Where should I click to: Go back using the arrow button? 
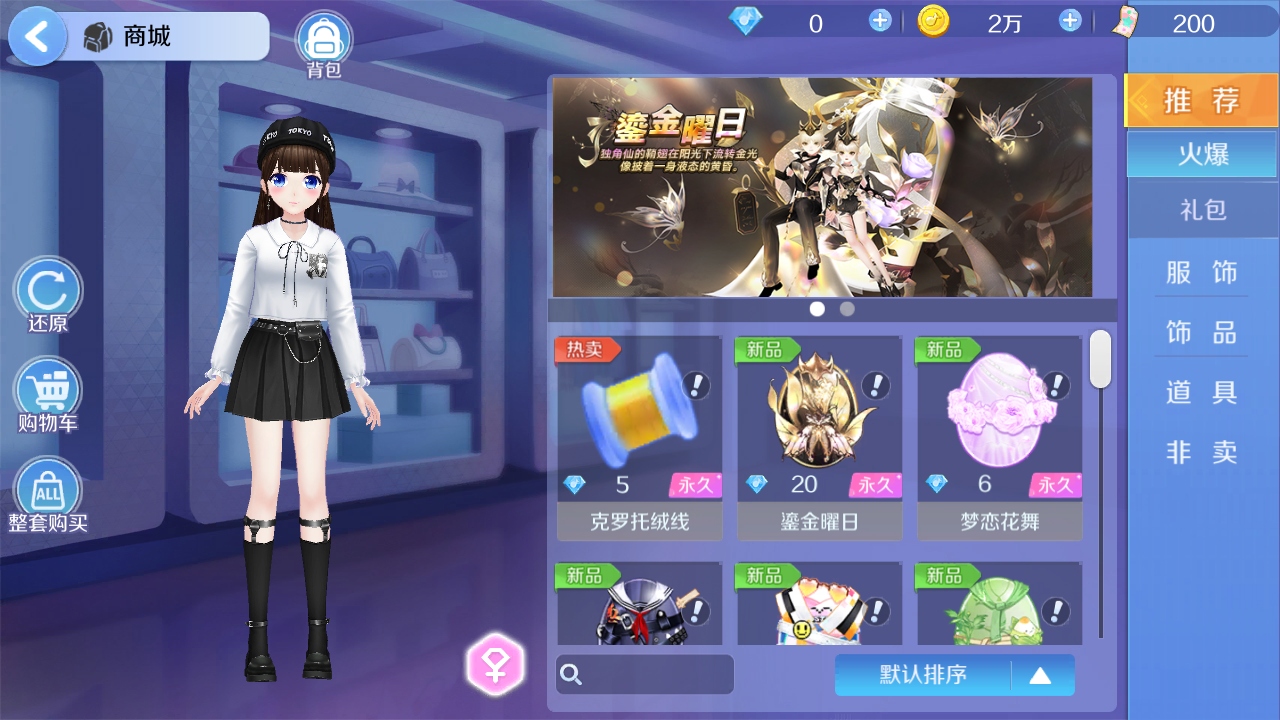click(37, 37)
